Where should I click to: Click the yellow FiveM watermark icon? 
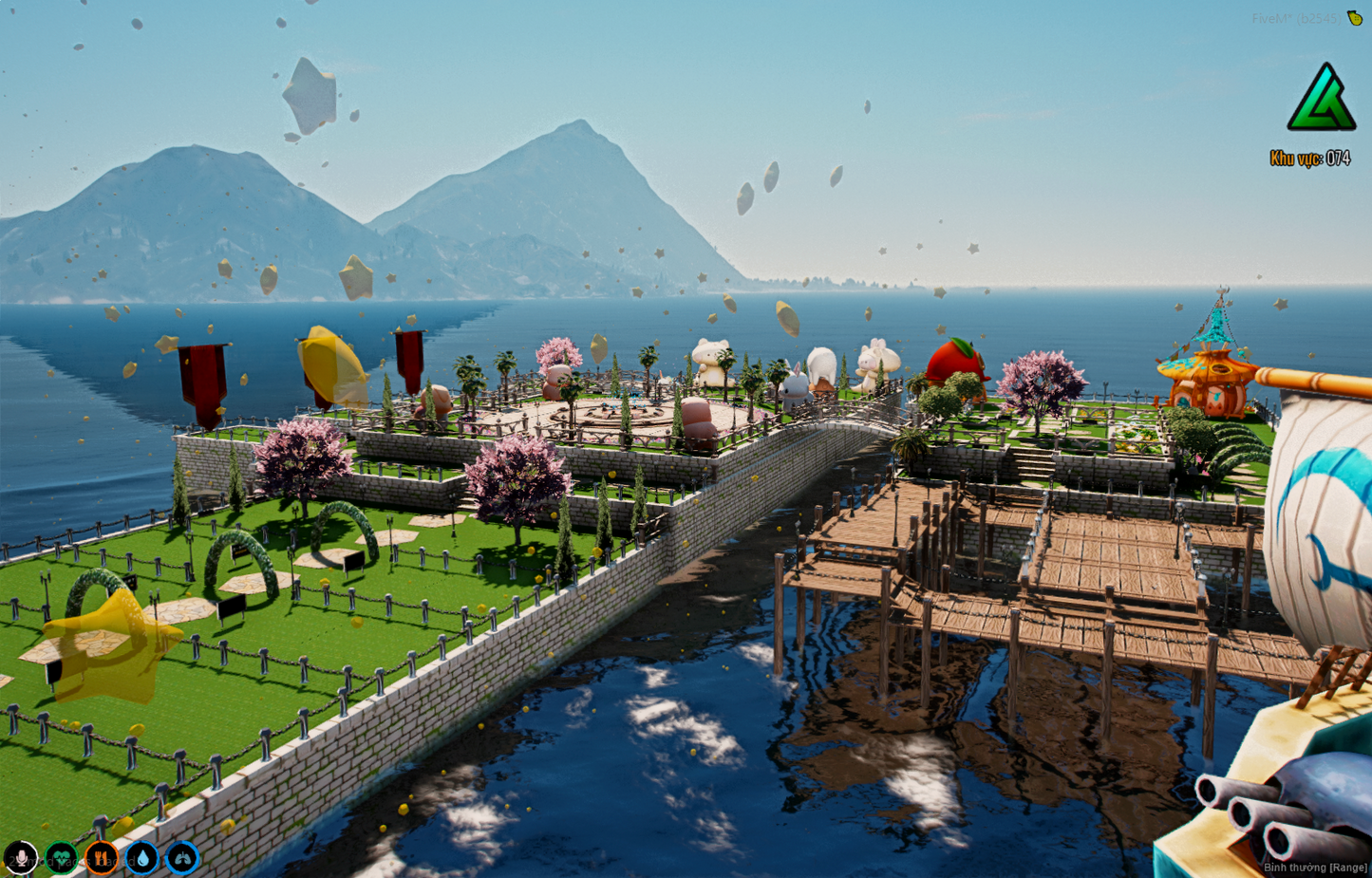point(1355,18)
